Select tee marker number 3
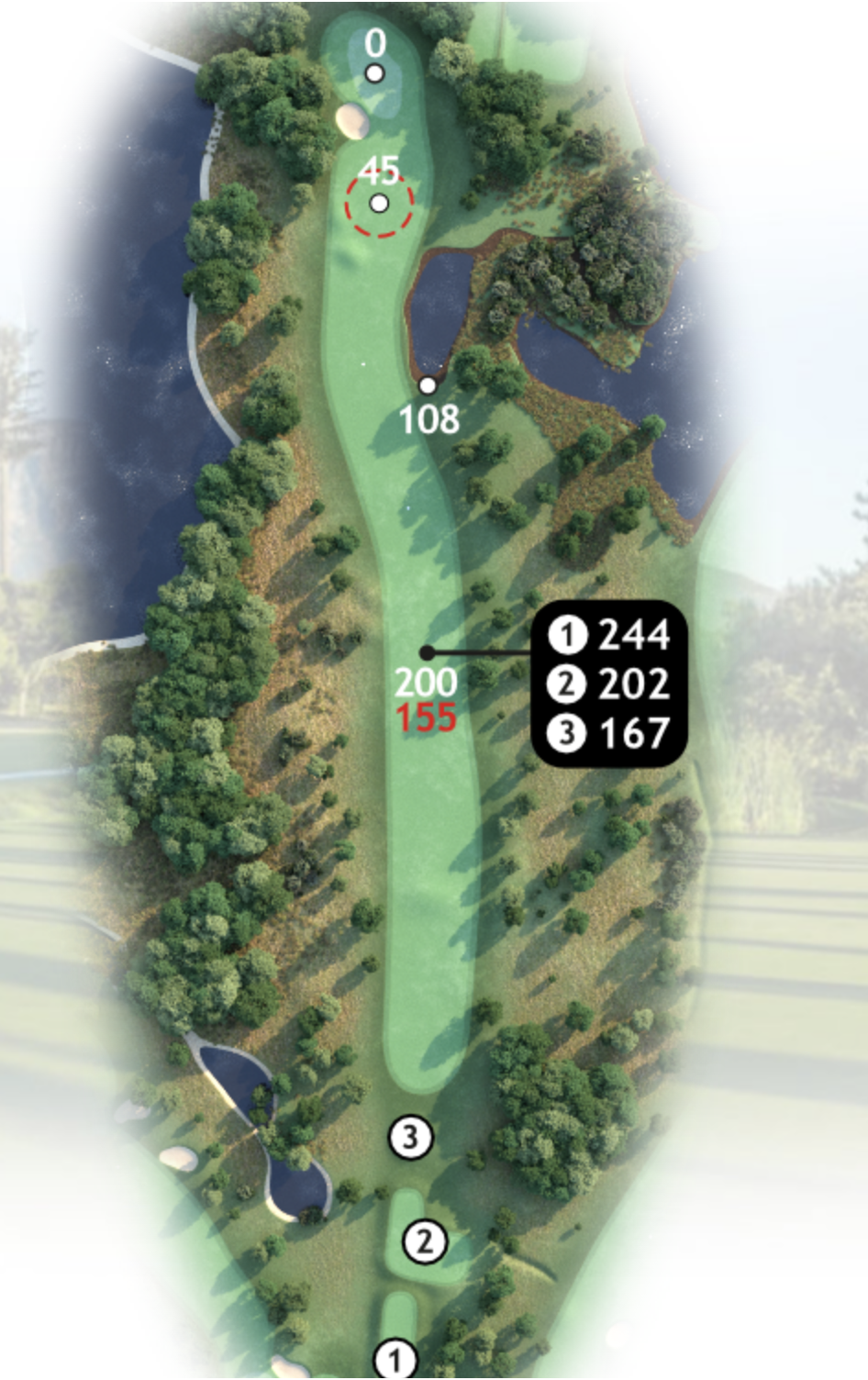 point(410,1137)
